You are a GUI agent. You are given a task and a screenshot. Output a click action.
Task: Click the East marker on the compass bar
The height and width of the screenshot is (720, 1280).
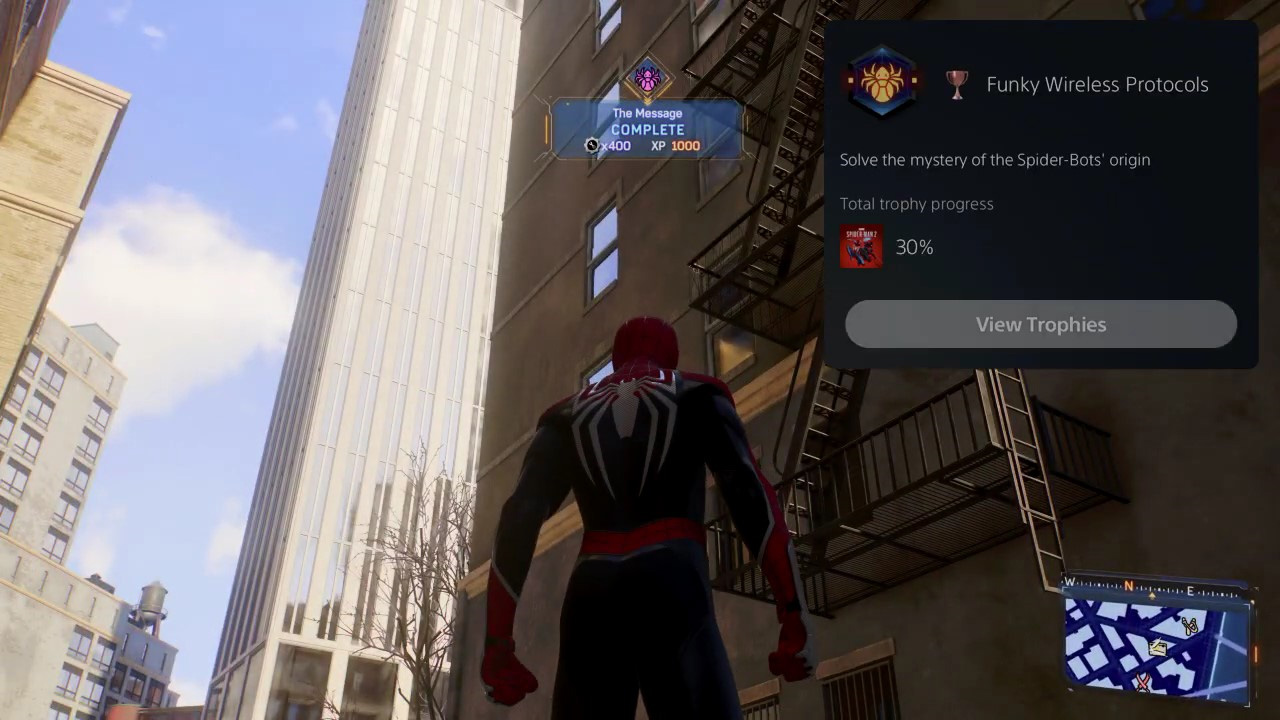pos(1190,590)
